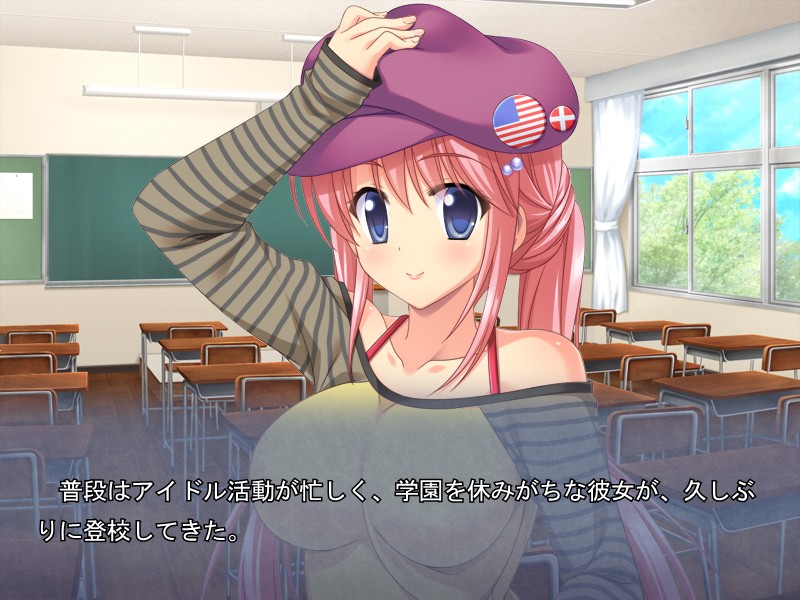Click the narration text box to advance
800x600 pixels.
click(400, 510)
